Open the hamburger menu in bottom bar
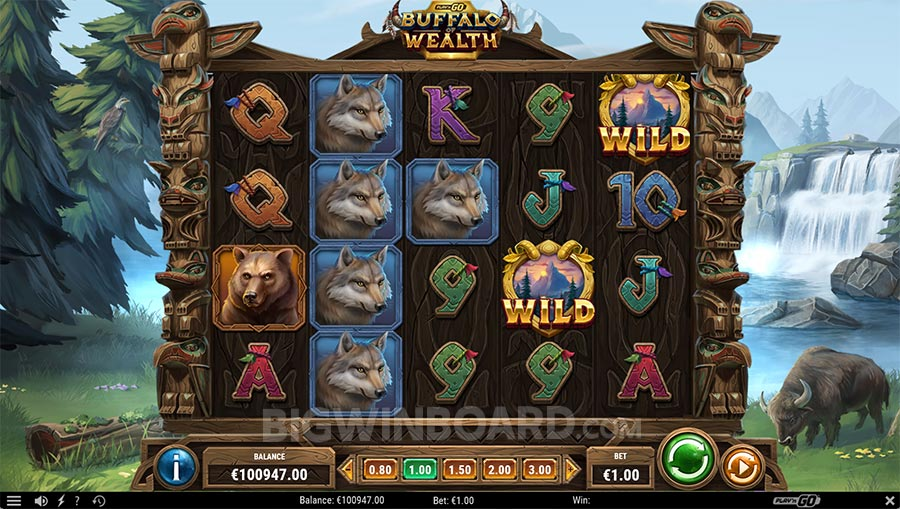900x509 pixels. click(14, 500)
